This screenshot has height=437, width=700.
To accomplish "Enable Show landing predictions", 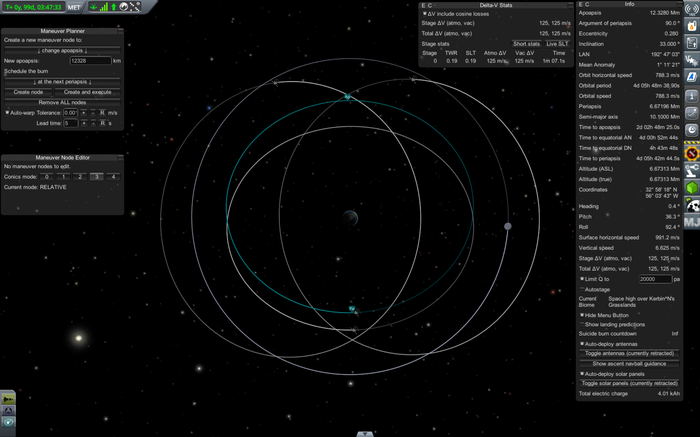I will tap(582, 324).
